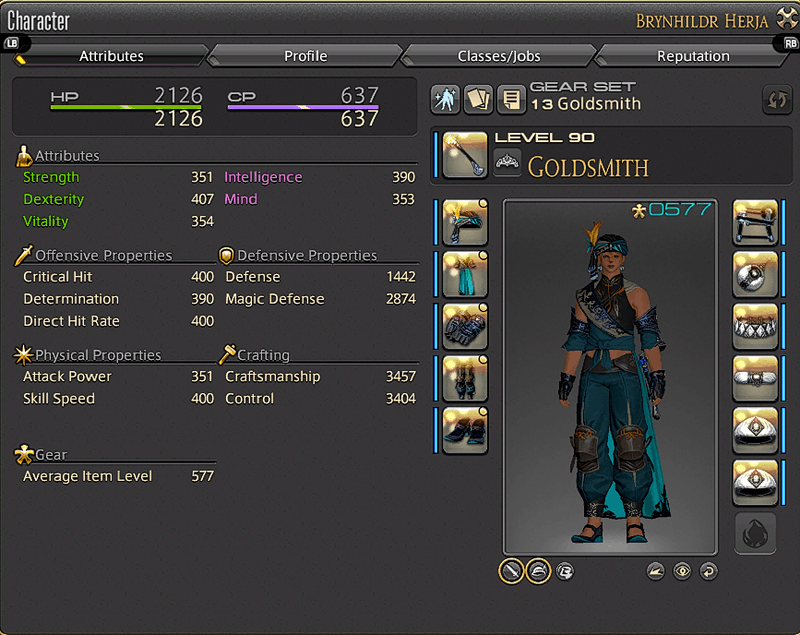Select the feathered turban head slot
Screen dimensions: 800x635
[x=465, y=222]
